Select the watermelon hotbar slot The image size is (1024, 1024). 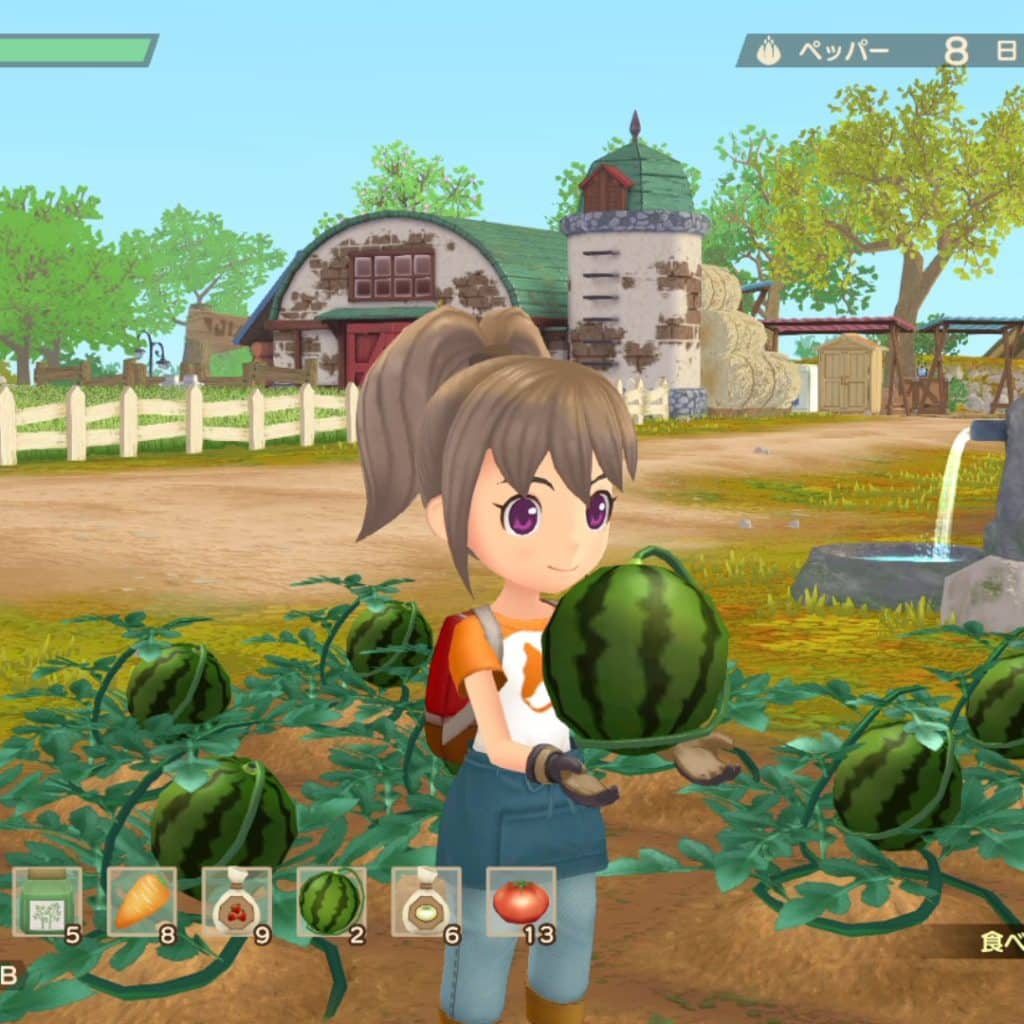[331, 901]
